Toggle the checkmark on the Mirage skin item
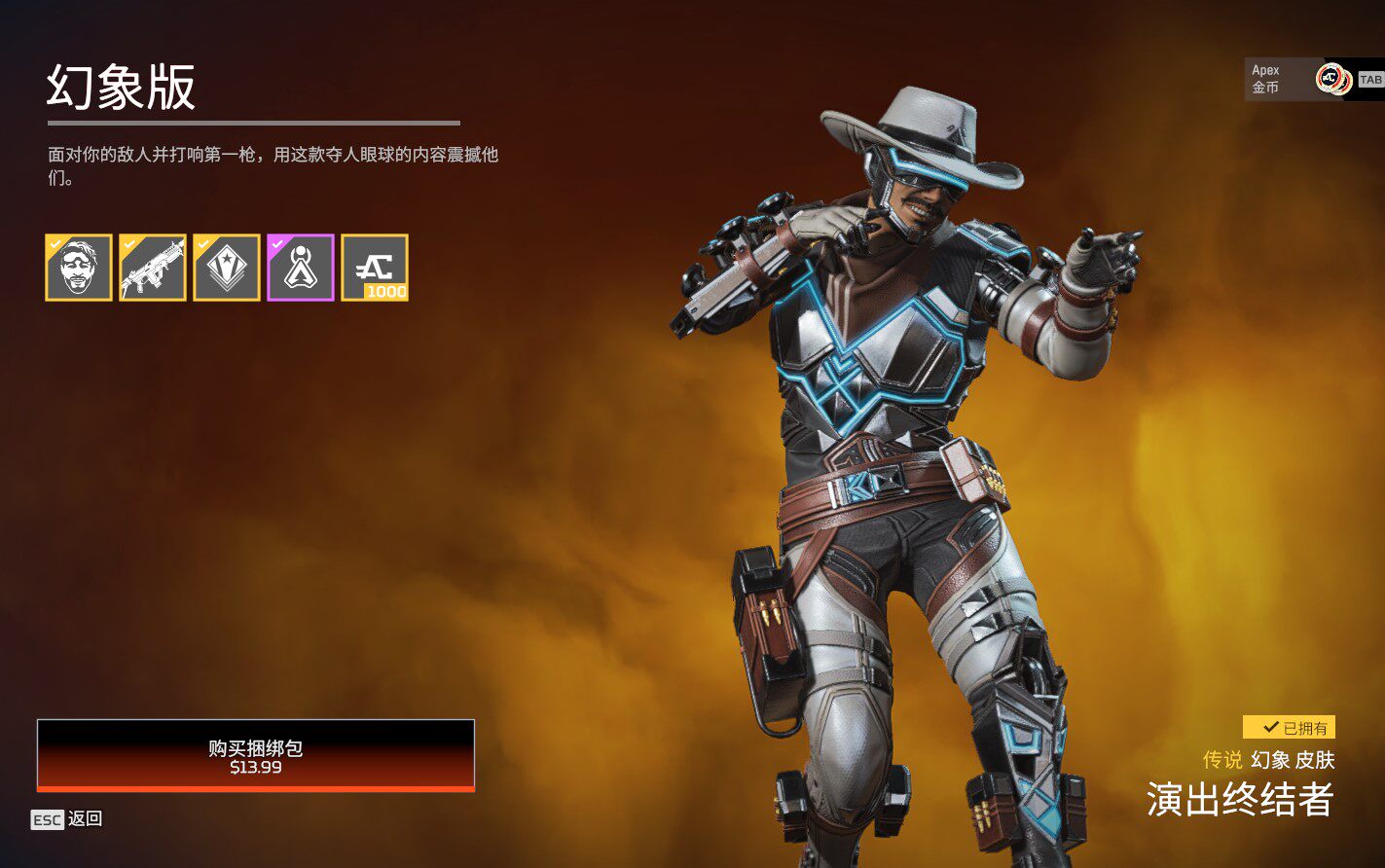1385x868 pixels. tap(53, 243)
